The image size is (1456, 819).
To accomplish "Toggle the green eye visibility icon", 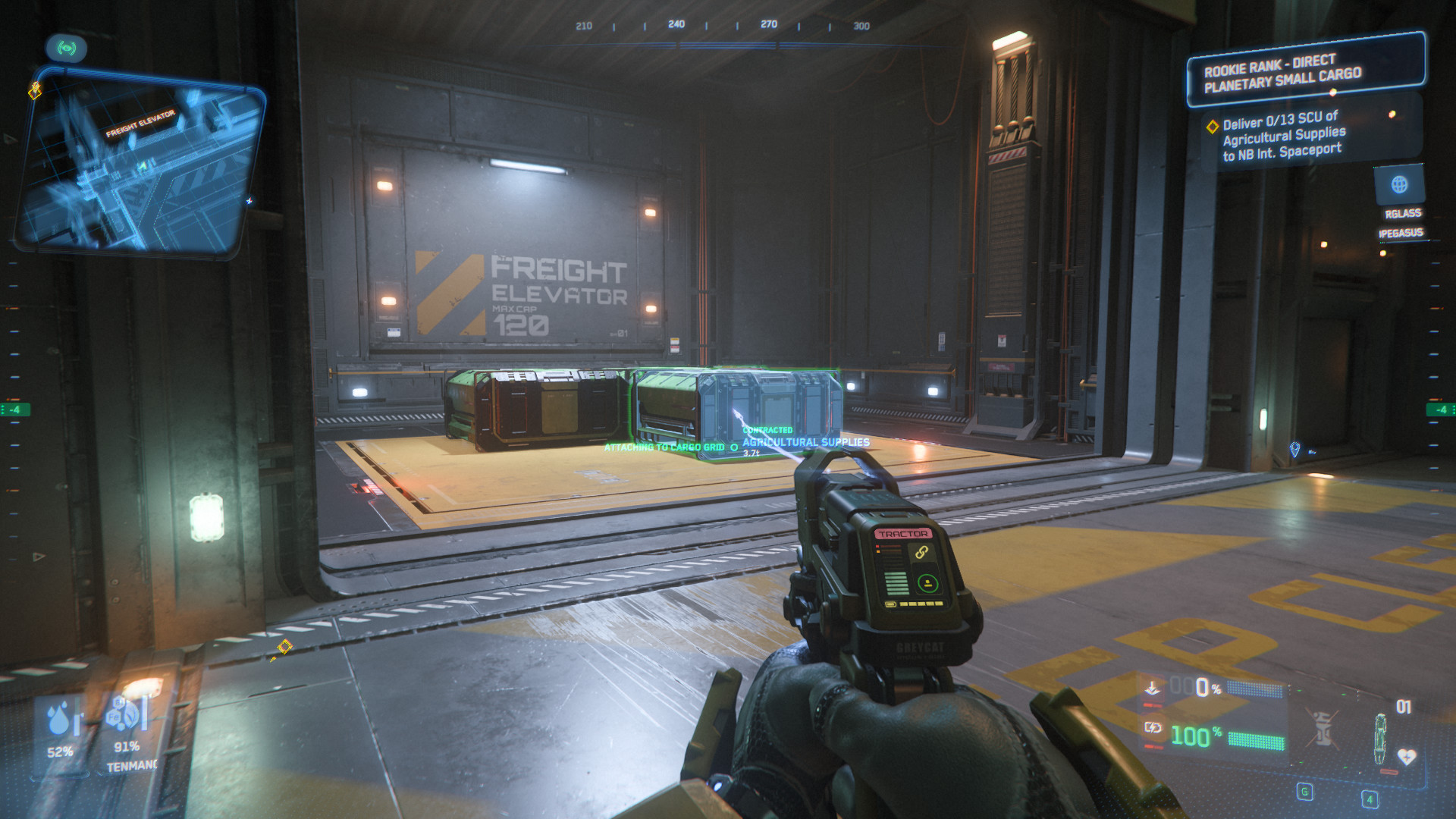I will point(67,49).
